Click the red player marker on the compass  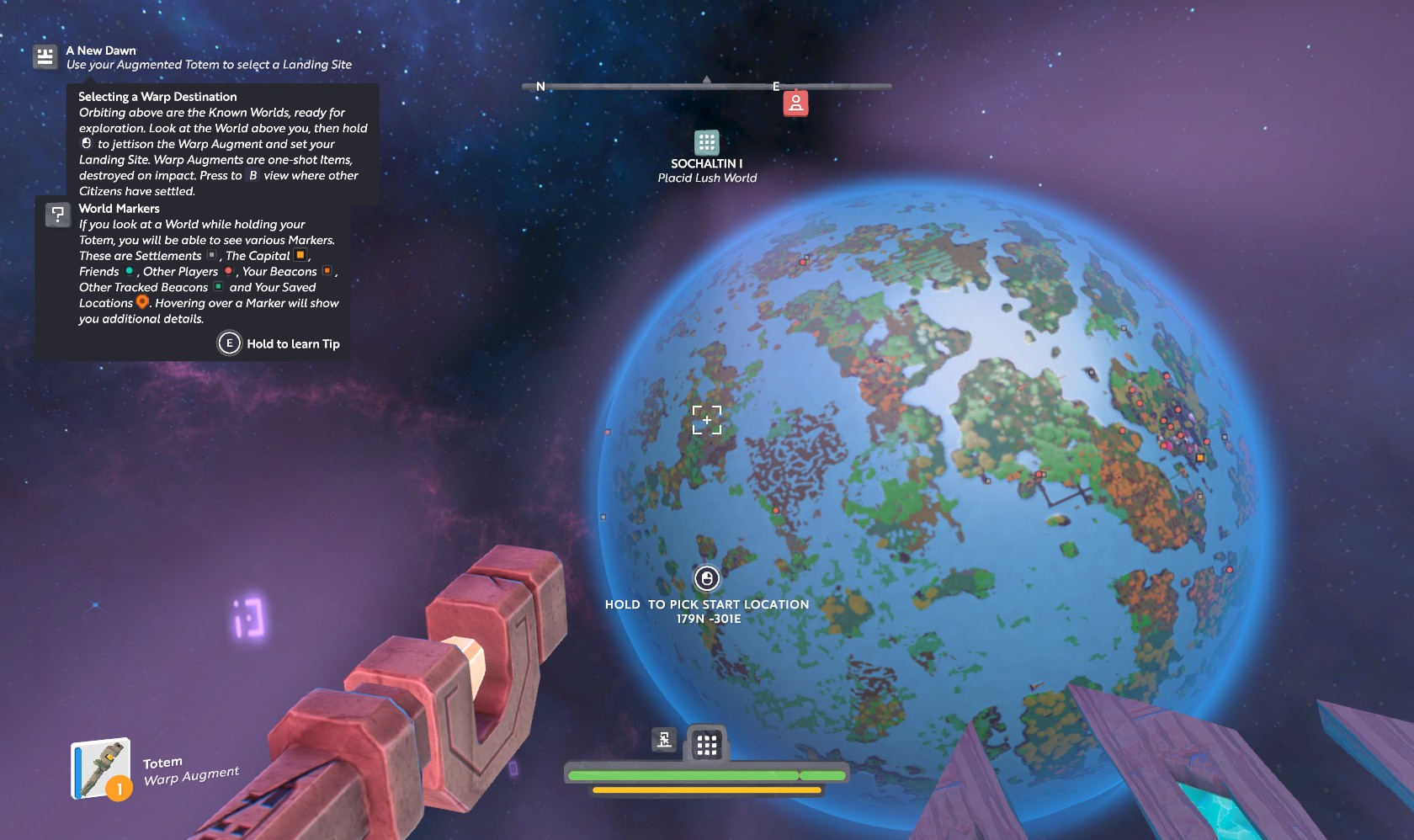[x=795, y=104]
